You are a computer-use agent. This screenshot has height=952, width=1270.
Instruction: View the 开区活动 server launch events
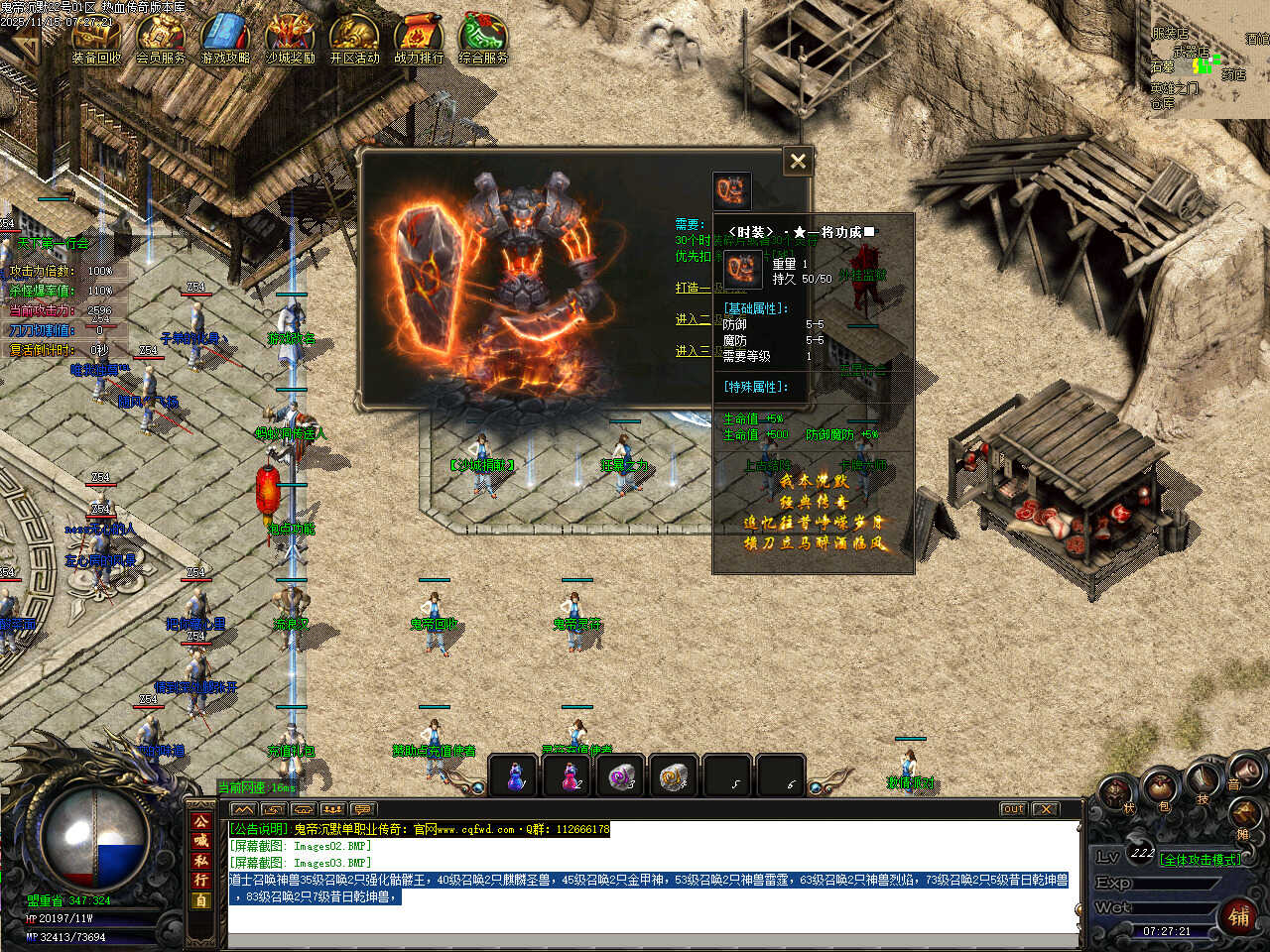354,40
